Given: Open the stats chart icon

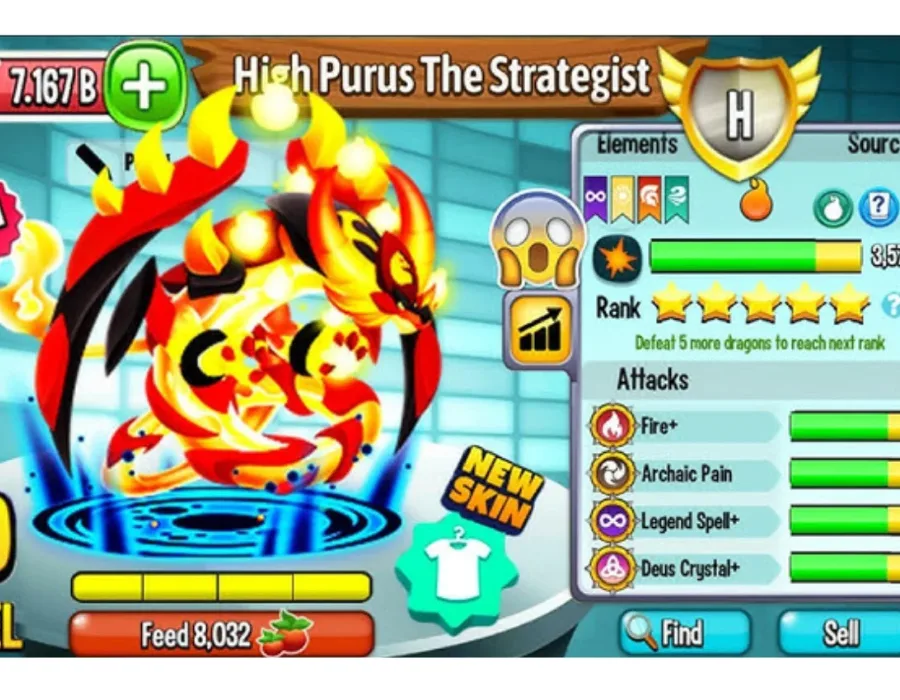Looking at the screenshot, I should pos(540,328).
